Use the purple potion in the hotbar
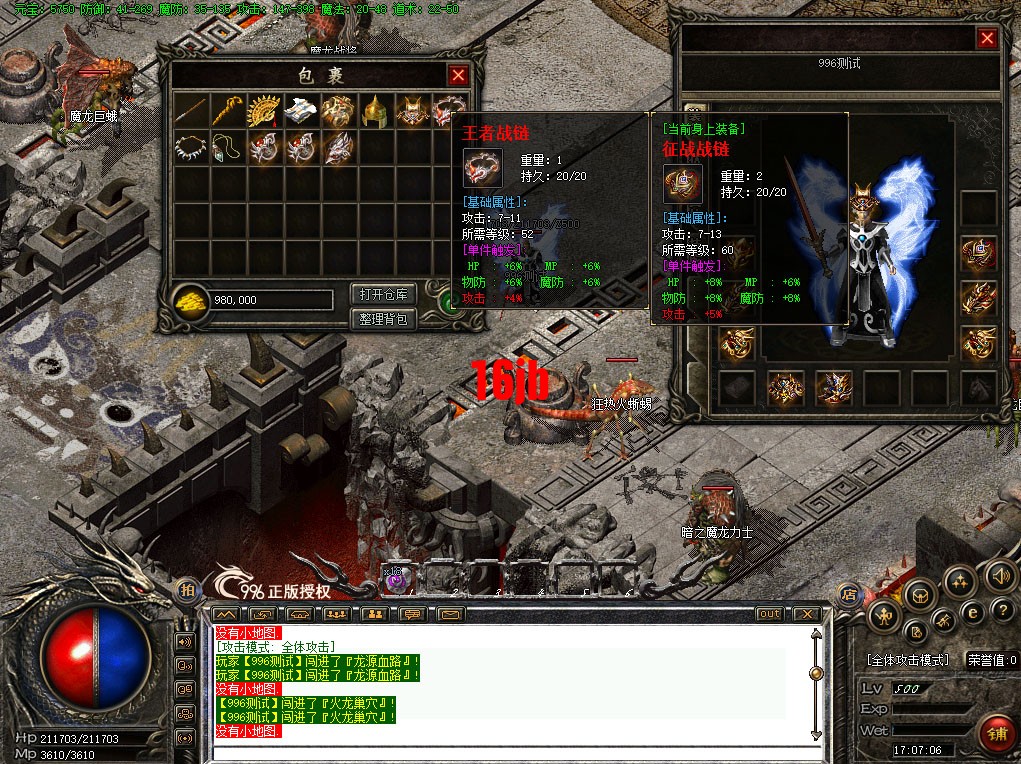Viewport: 1021px width, 764px height. coord(395,580)
